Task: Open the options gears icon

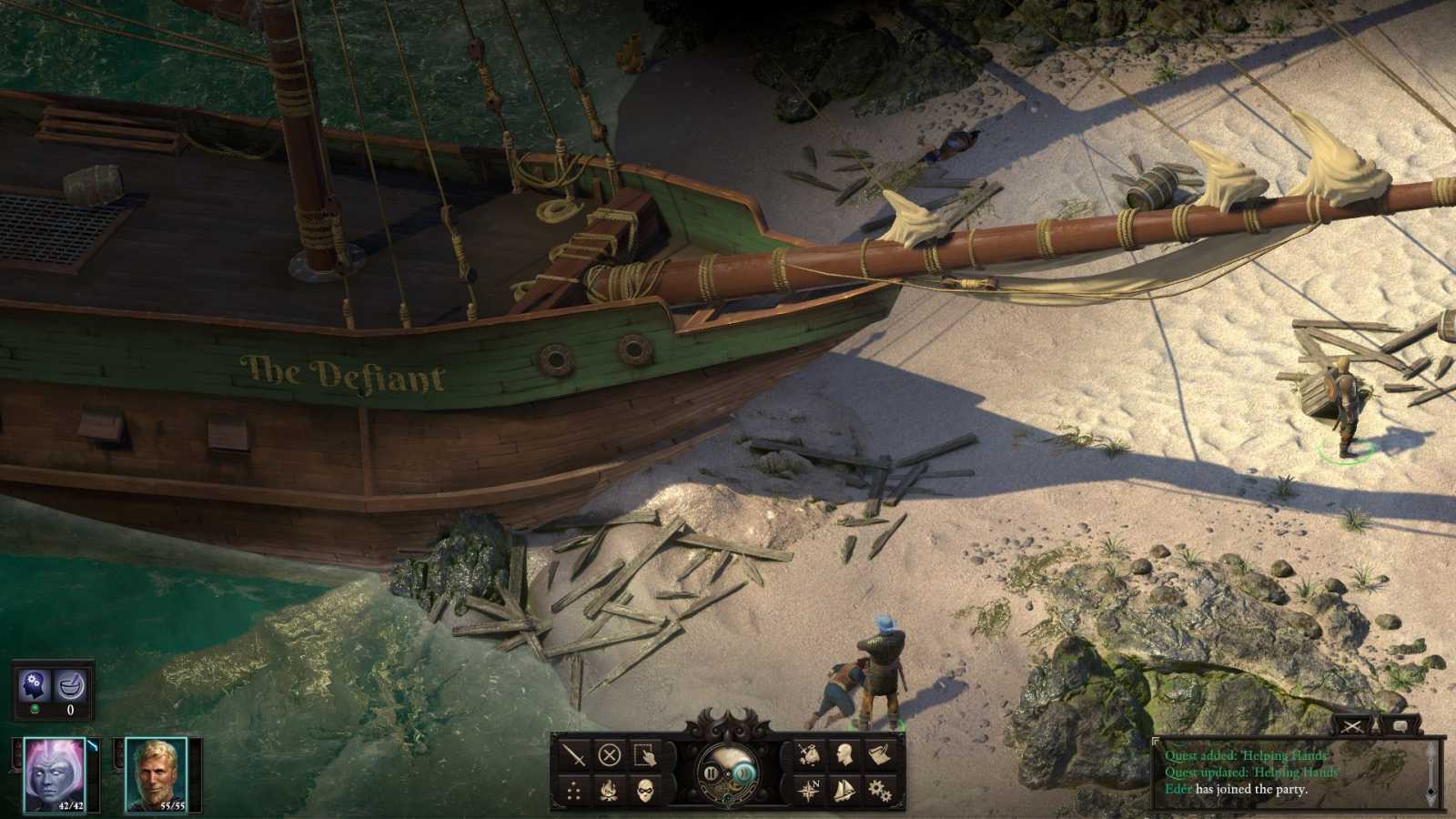Action: (x=879, y=789)
